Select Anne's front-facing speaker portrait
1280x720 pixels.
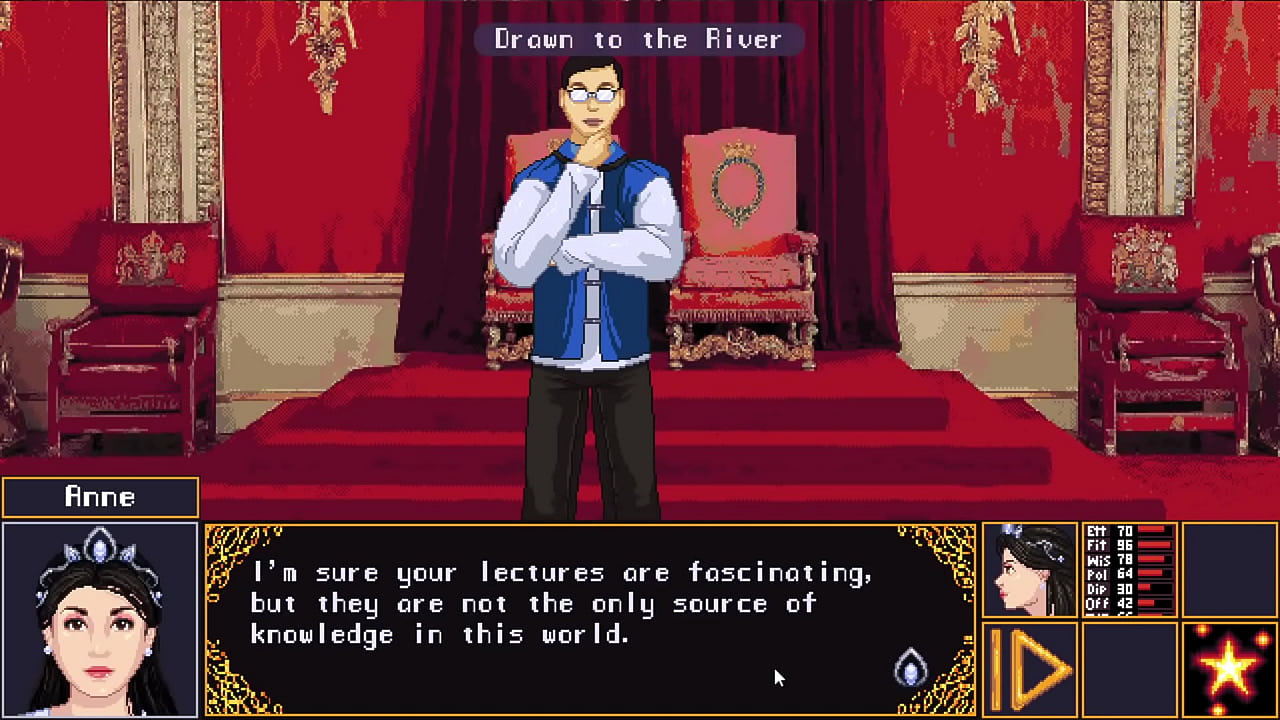[100, 620]
